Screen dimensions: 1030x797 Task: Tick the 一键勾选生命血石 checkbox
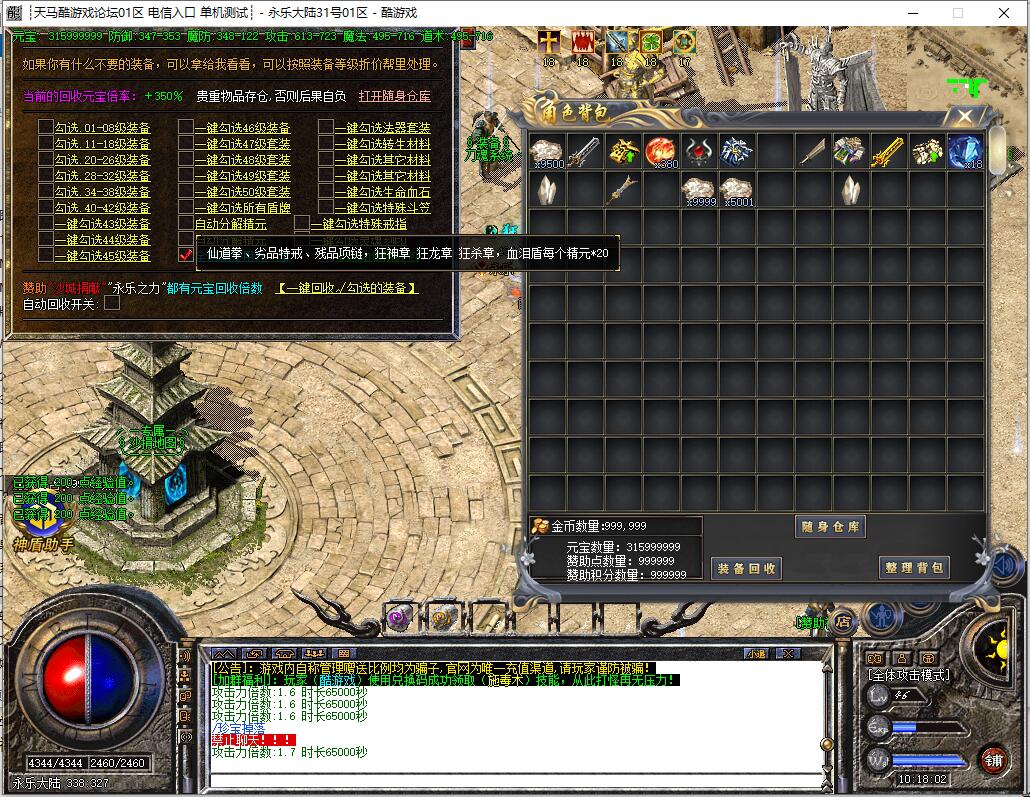326,191
